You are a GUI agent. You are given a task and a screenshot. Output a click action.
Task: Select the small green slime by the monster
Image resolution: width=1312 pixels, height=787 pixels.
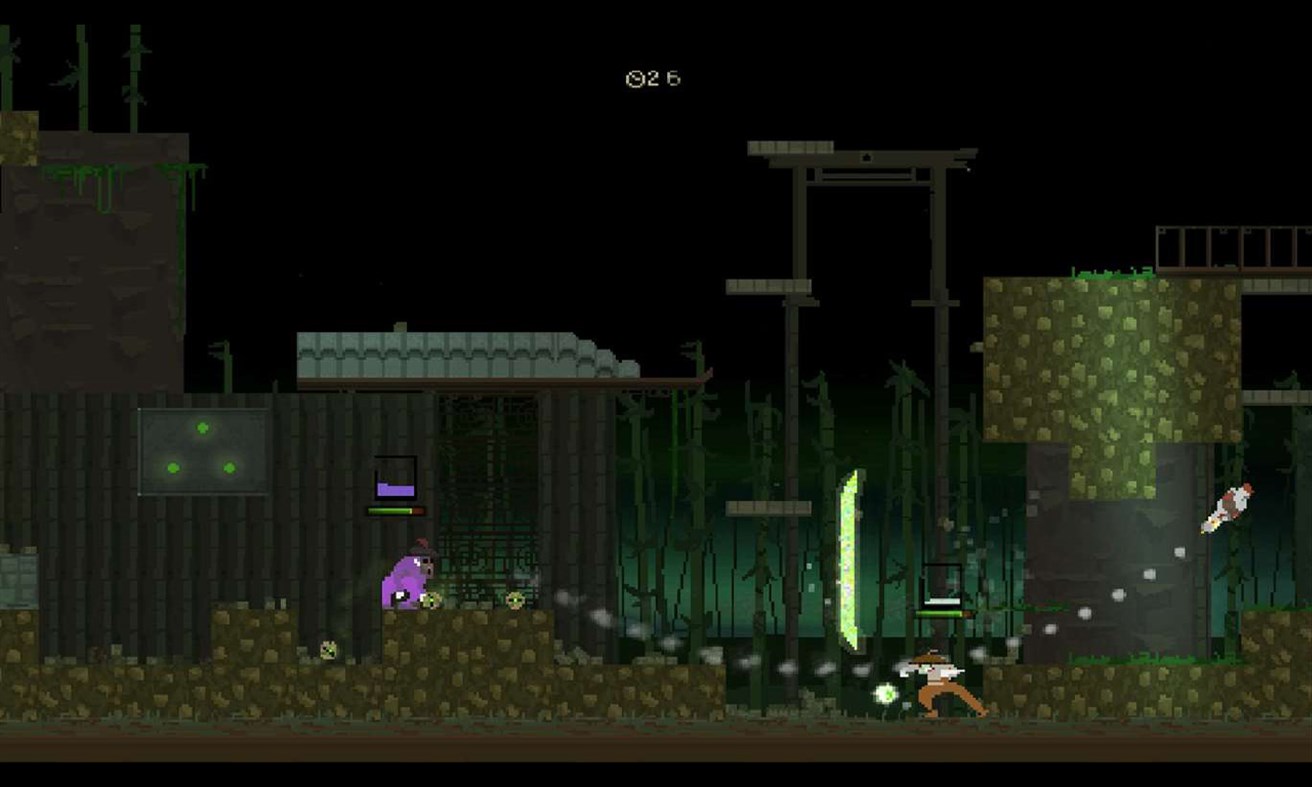pyautogui.click(x=432, y=600)
